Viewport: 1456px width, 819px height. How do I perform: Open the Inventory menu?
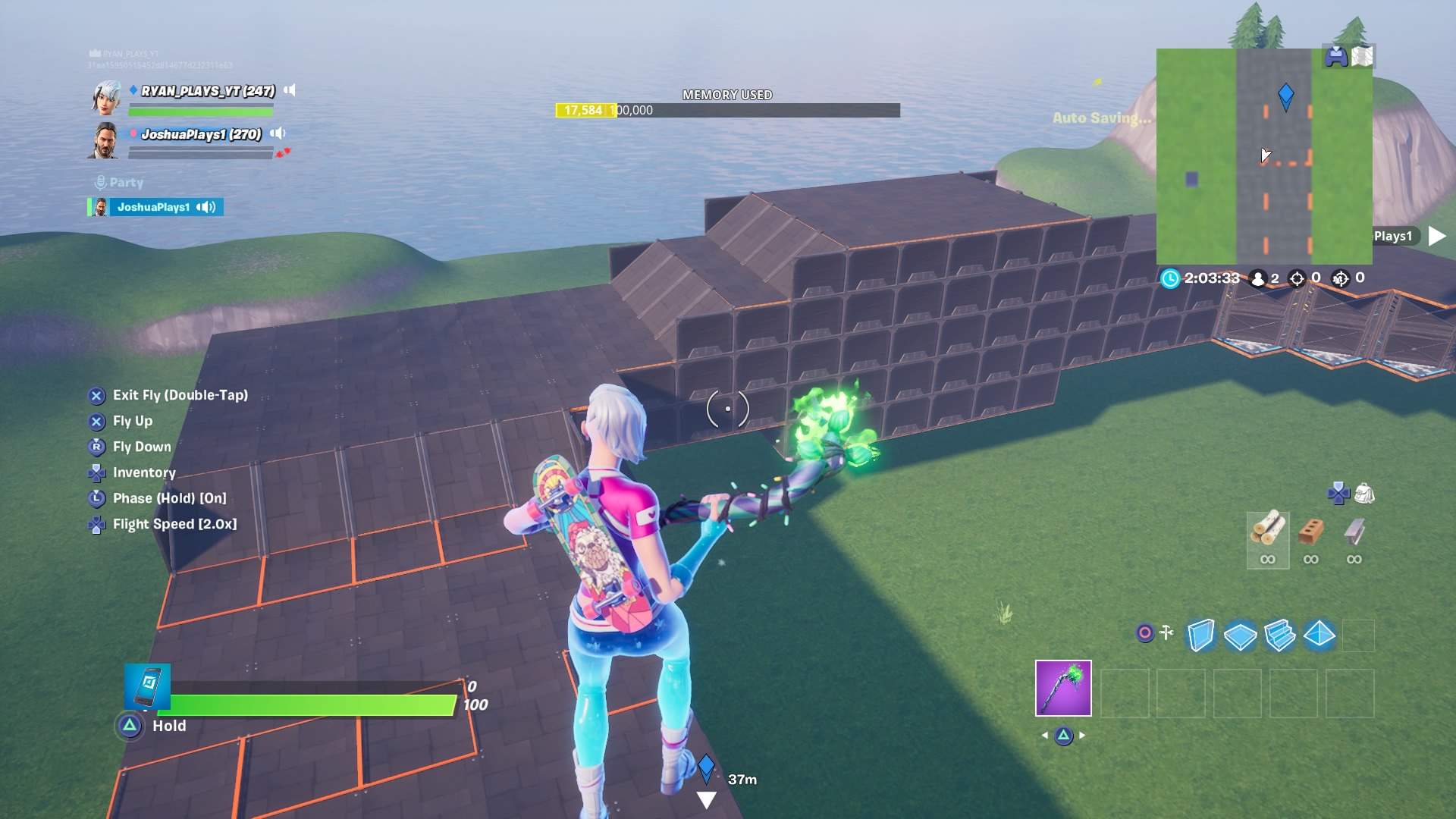pos(144,472)
